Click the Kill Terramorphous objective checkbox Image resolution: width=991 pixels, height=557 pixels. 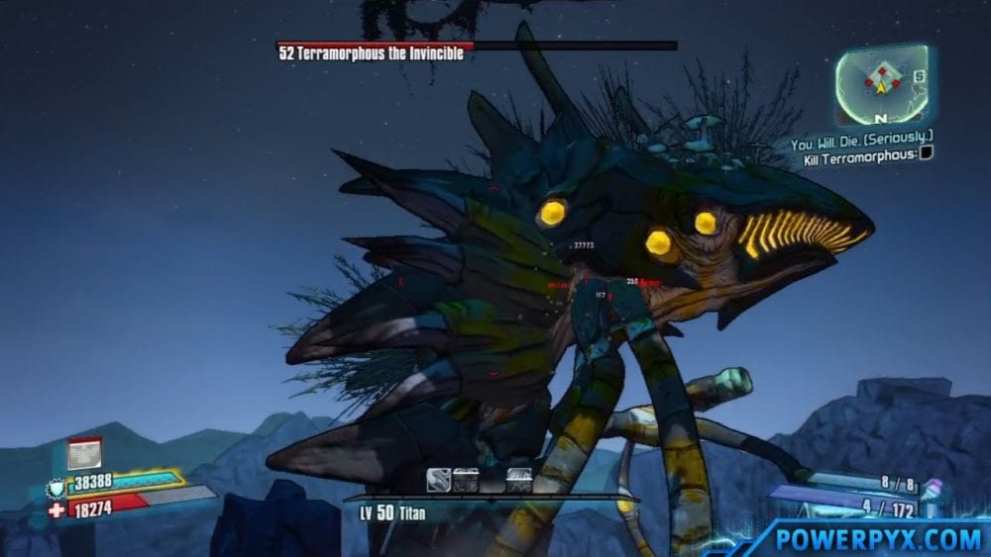925,153
